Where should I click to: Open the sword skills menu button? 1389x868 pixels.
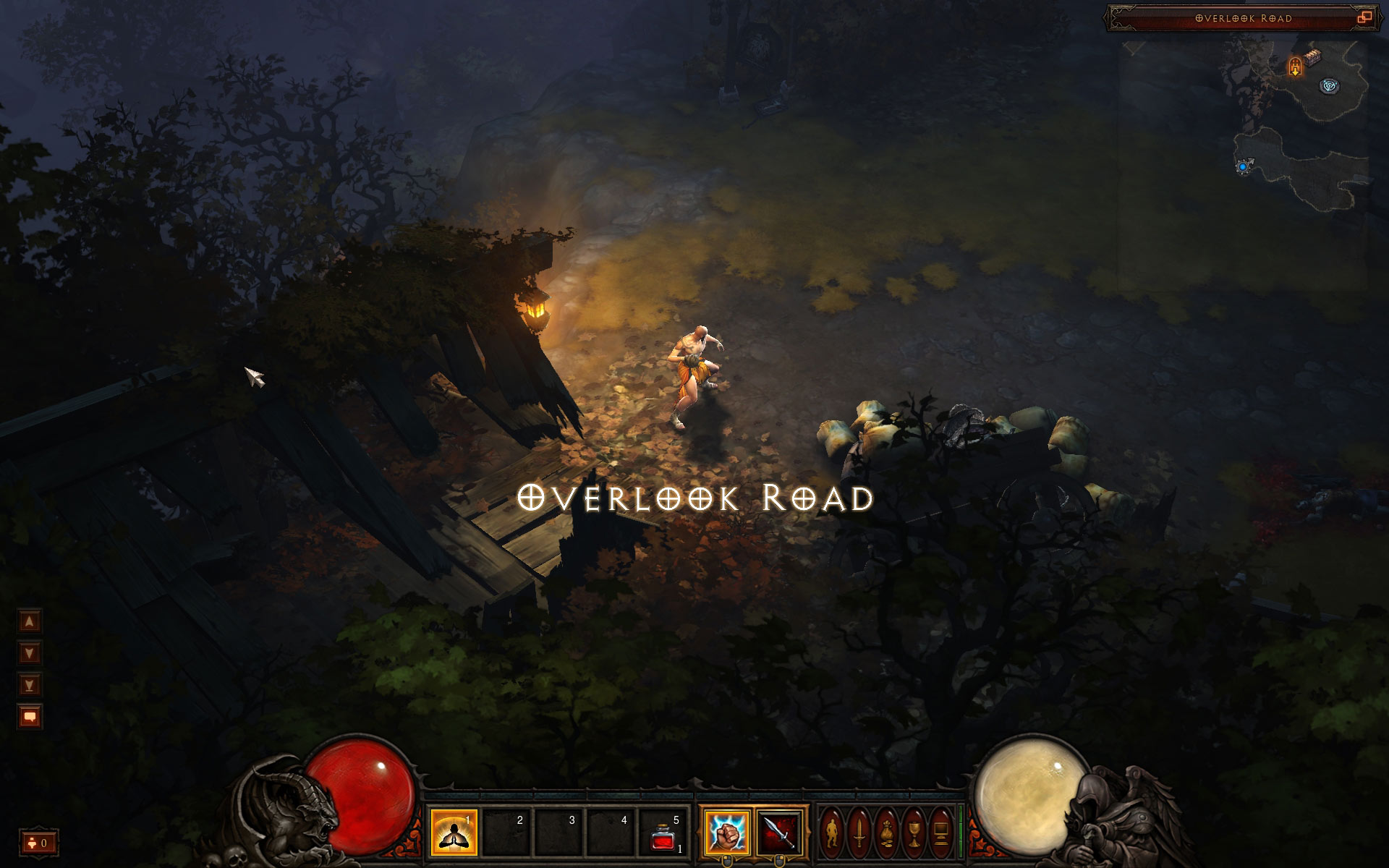click(859, 833)
